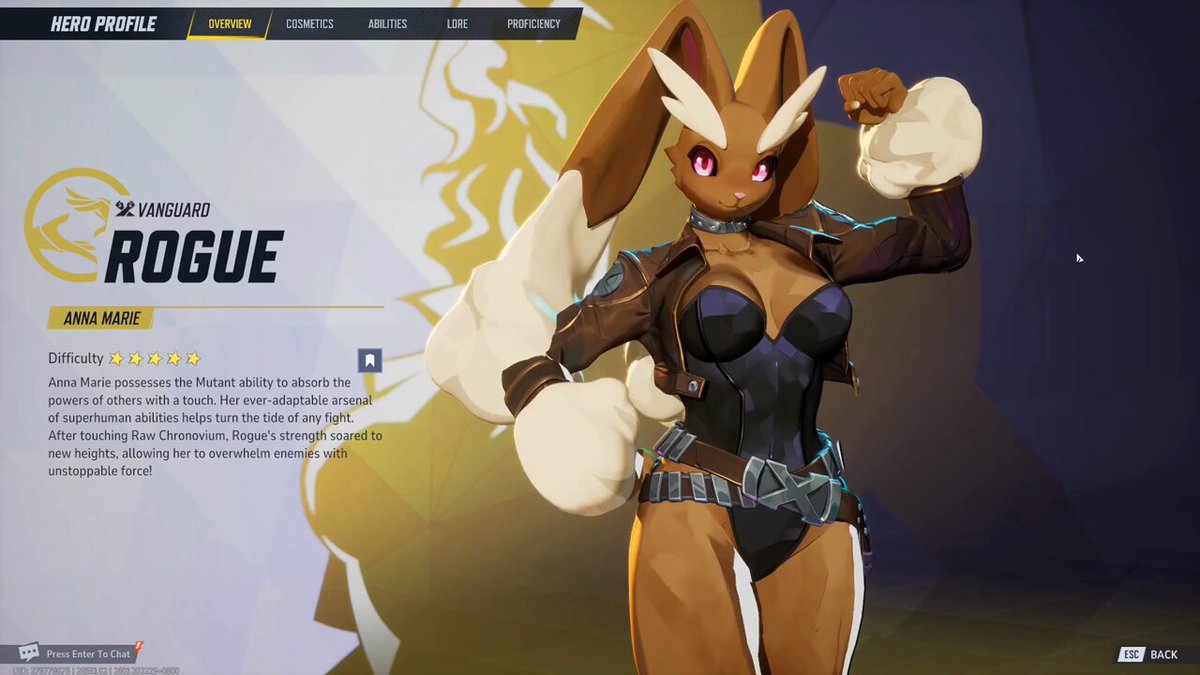
Task: Click the bookmark icon beside the description
Action: (370, 360)
